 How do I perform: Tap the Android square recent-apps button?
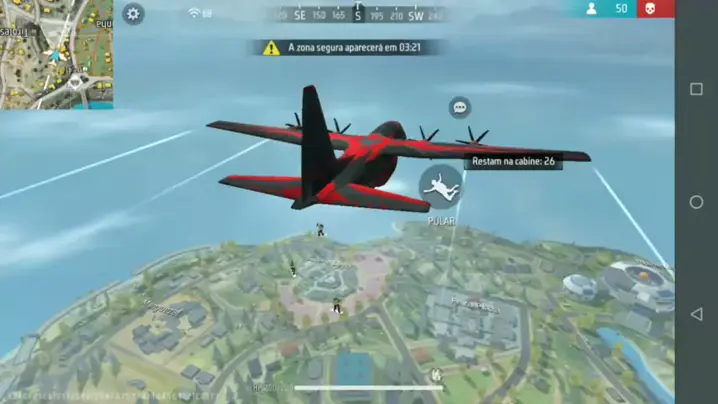click(x=697, y=89)
